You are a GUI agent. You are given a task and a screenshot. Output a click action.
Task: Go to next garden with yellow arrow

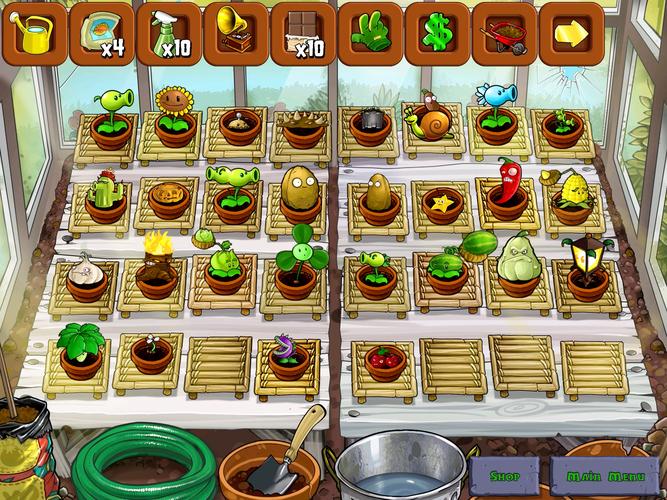coord(571,33)
